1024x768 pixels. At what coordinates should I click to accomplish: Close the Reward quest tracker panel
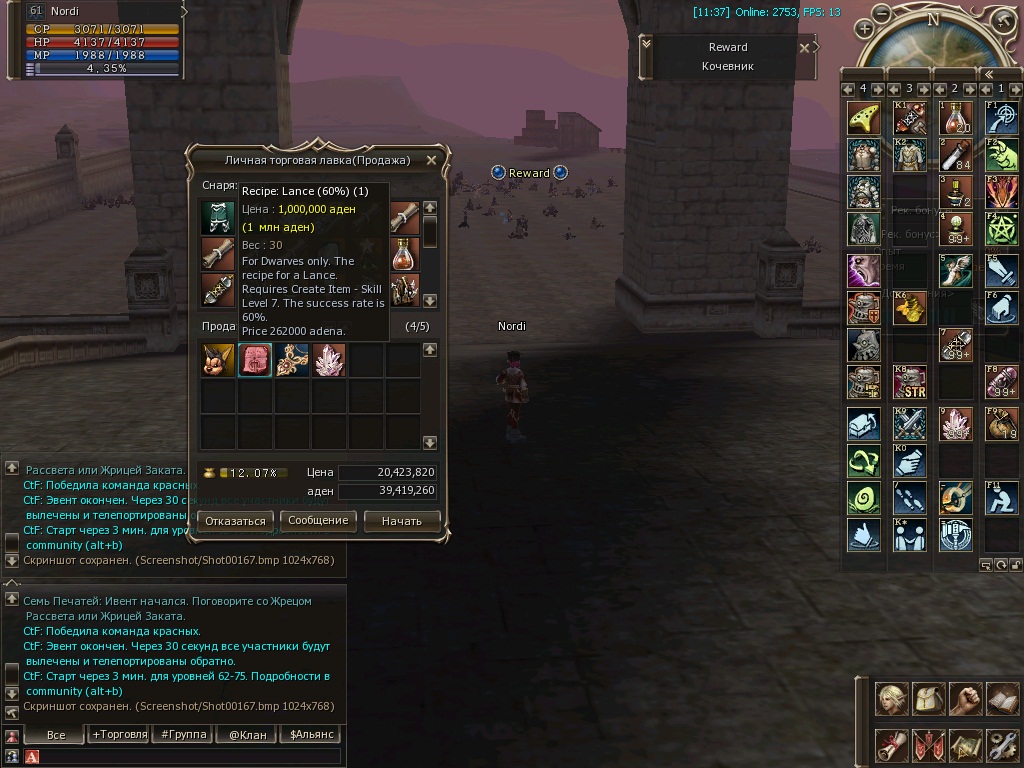coord(805,47)
